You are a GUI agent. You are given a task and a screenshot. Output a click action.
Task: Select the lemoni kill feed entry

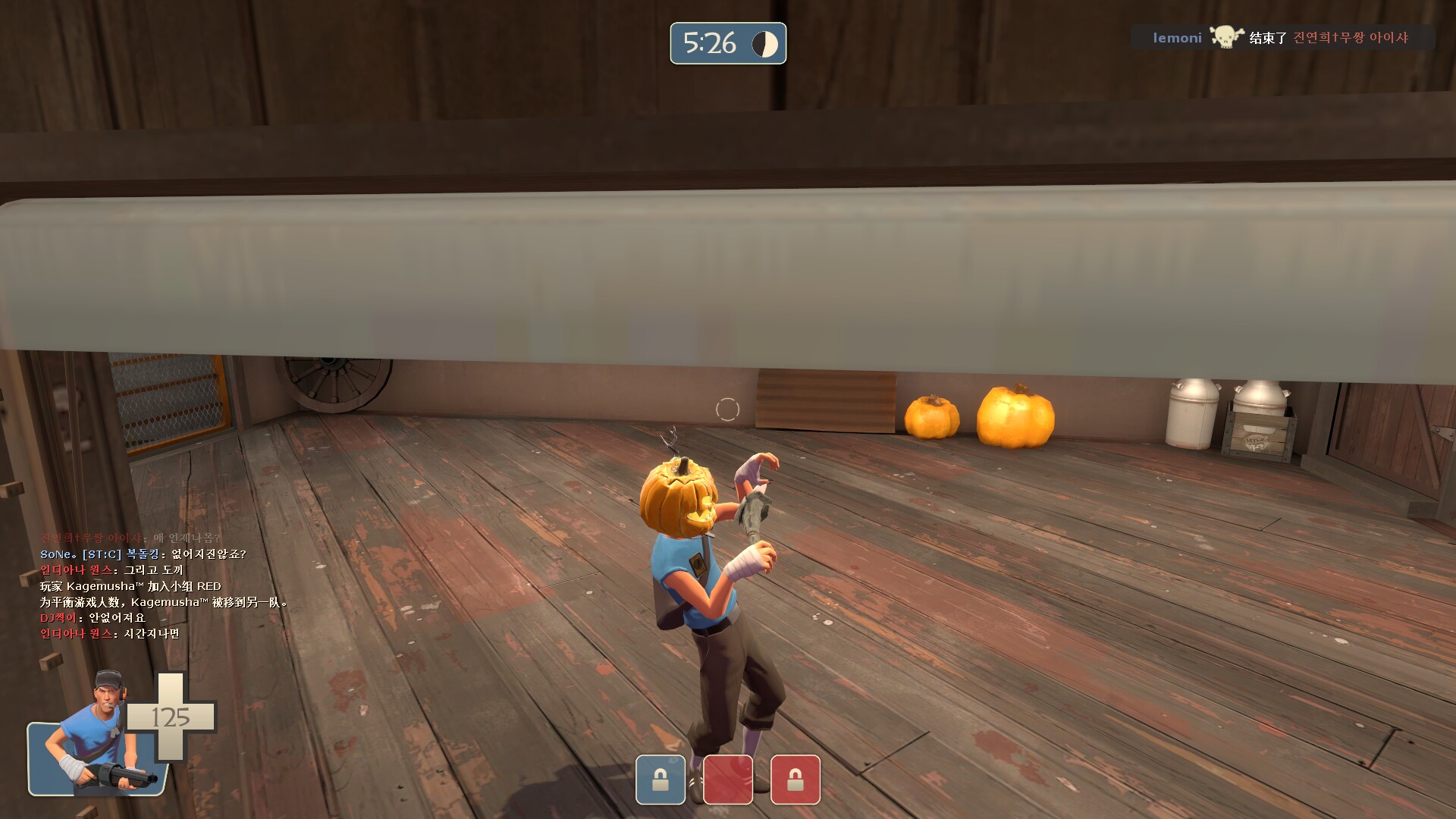(1282, 38)
